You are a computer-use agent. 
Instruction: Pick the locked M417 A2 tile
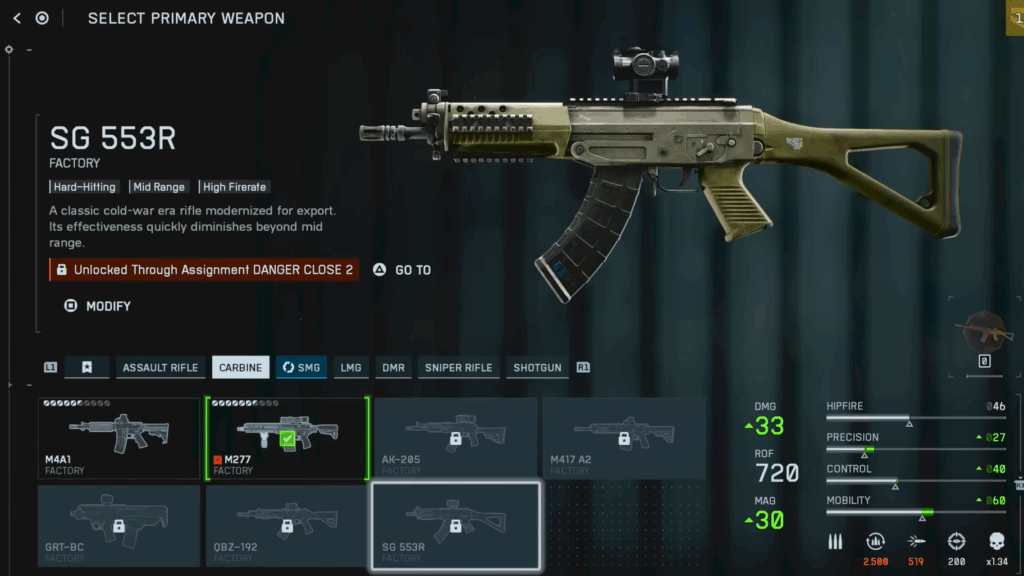pos(623,438)
